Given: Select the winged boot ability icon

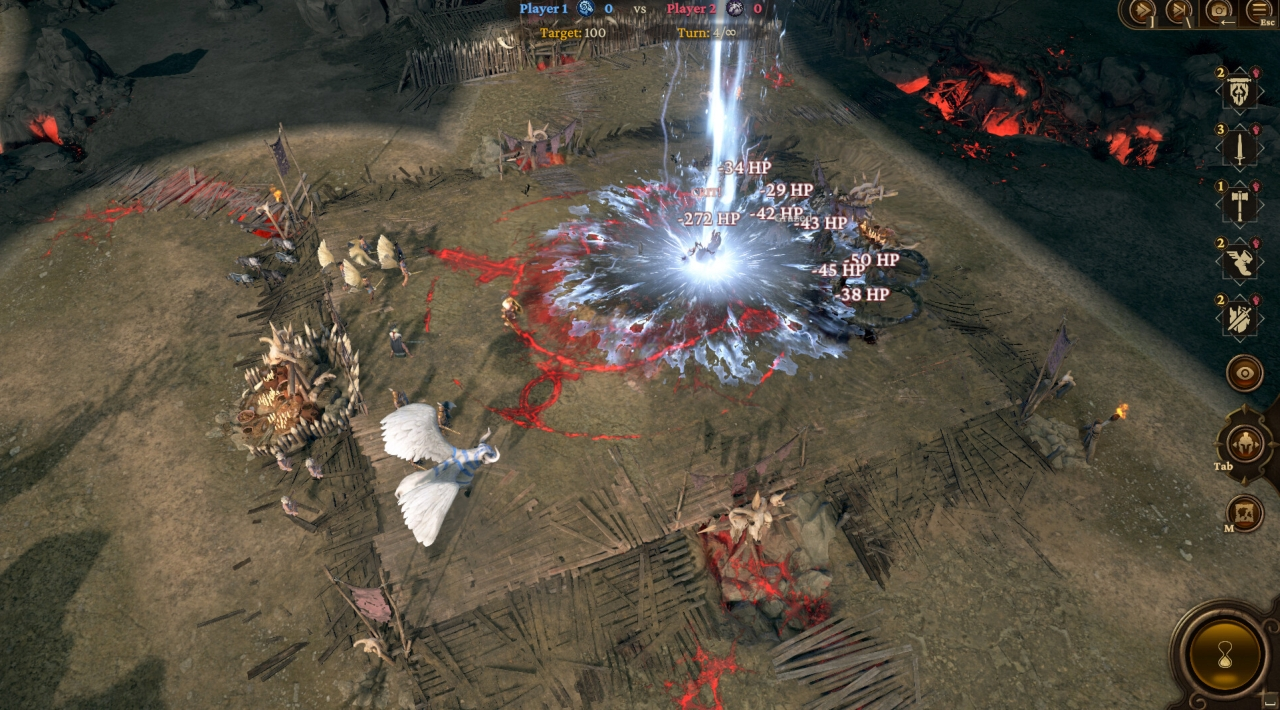Looking at the screenshot, I should tap(1240, 262).
